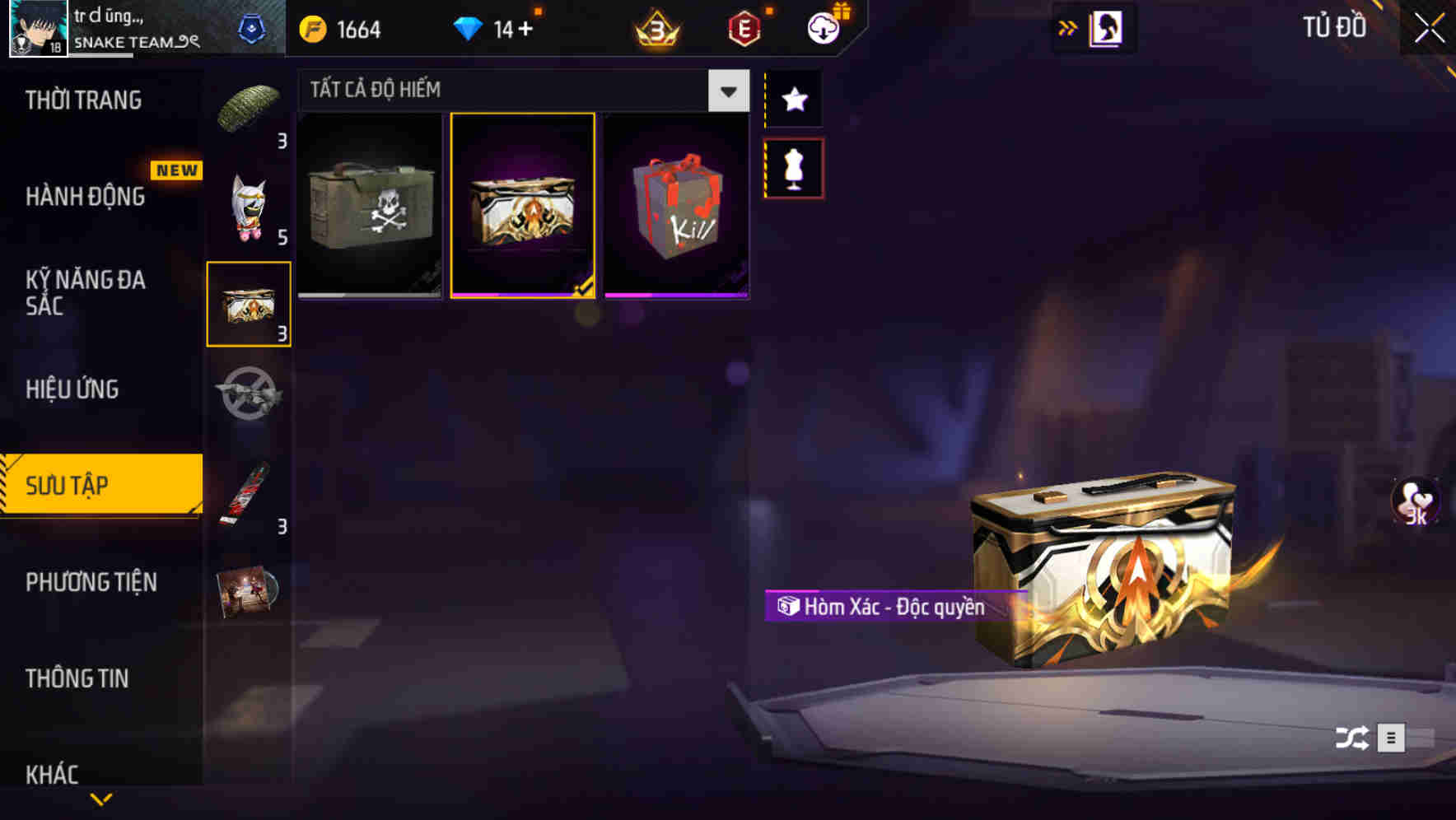Like the crate via the 3k heart button

[1415, 506]
